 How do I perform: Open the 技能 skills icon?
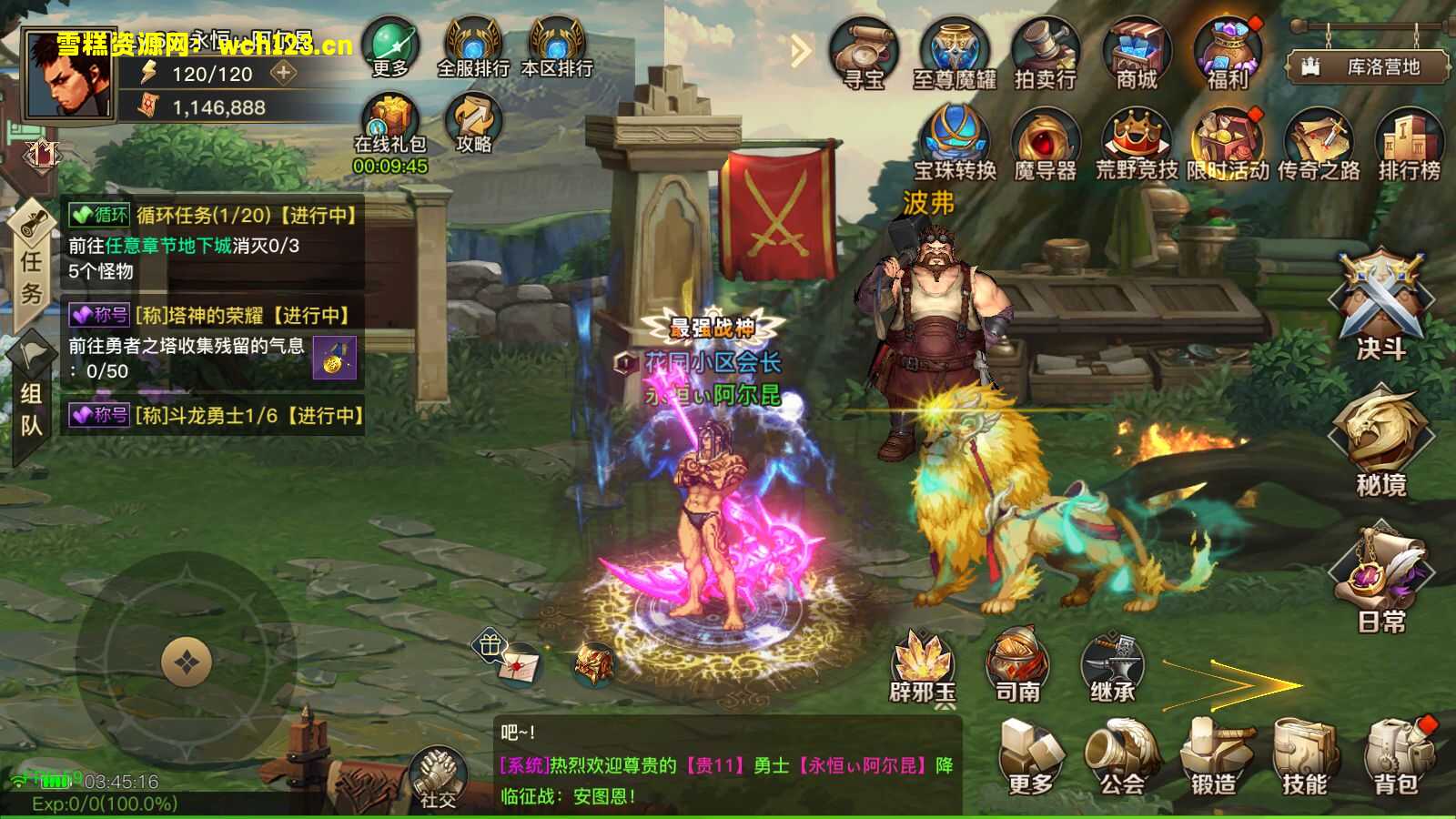[x=1308, y=751]
